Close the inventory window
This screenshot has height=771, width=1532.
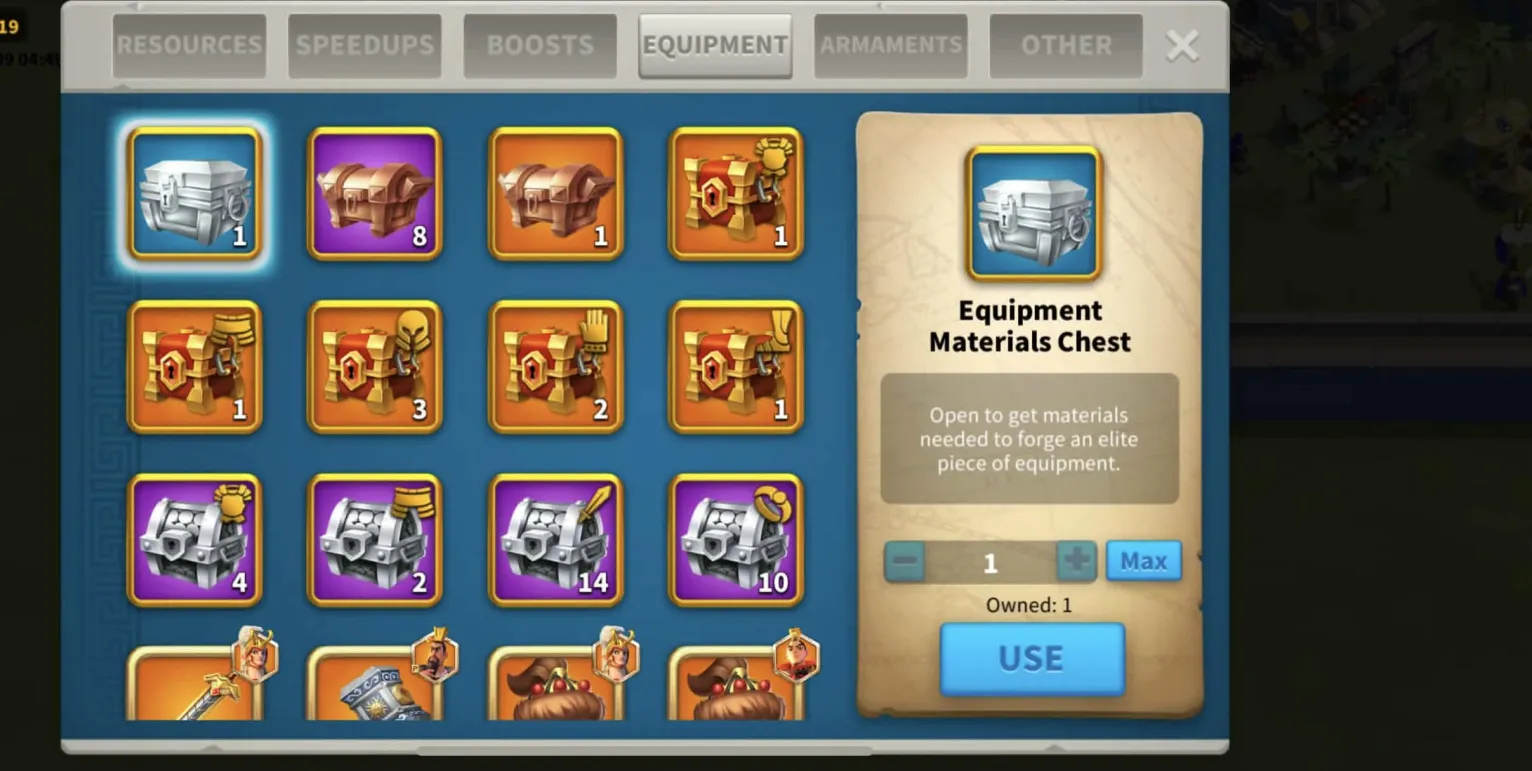pos(1182,45)
